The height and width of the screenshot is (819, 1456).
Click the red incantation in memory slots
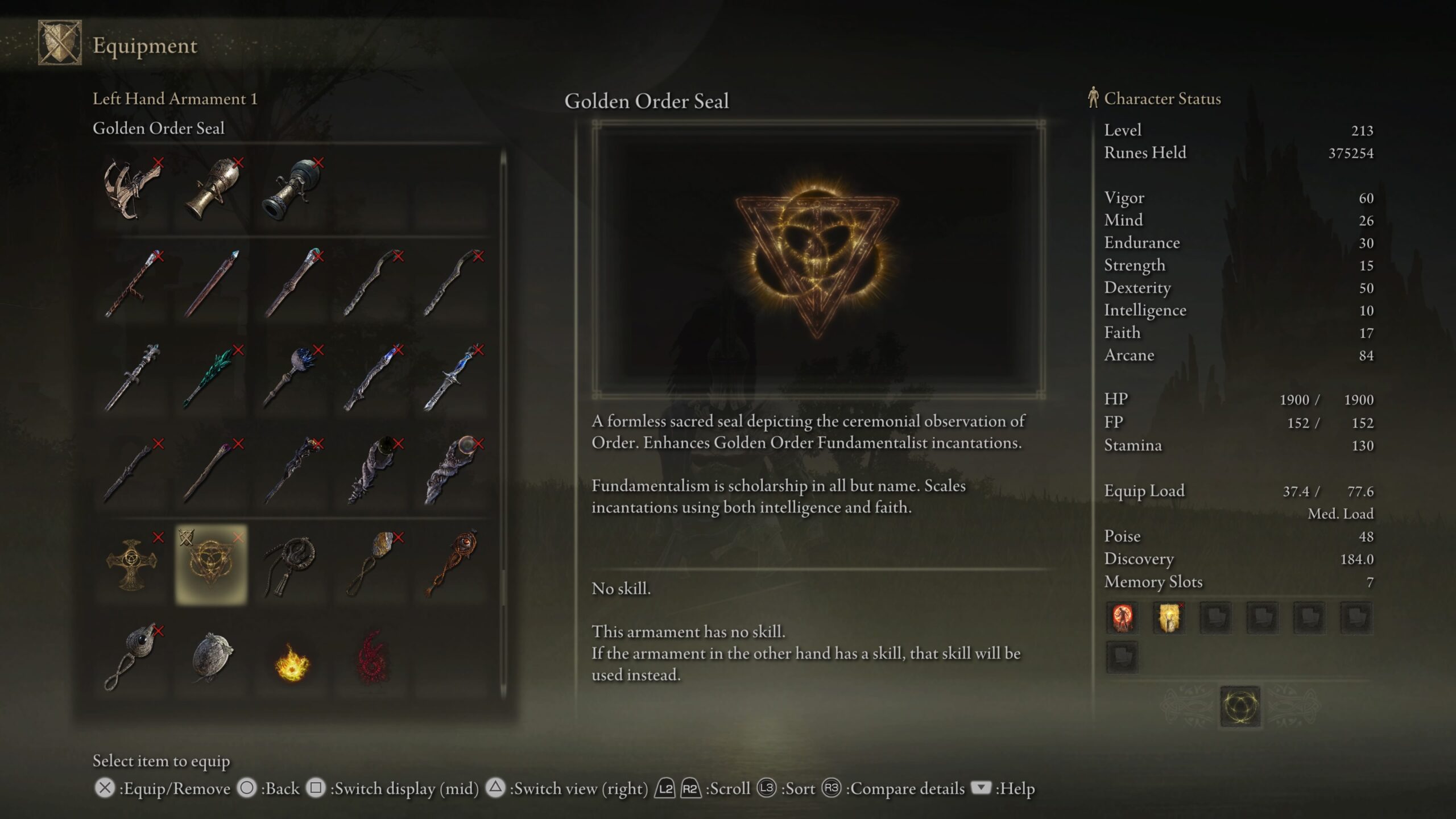coord(1122,618)
